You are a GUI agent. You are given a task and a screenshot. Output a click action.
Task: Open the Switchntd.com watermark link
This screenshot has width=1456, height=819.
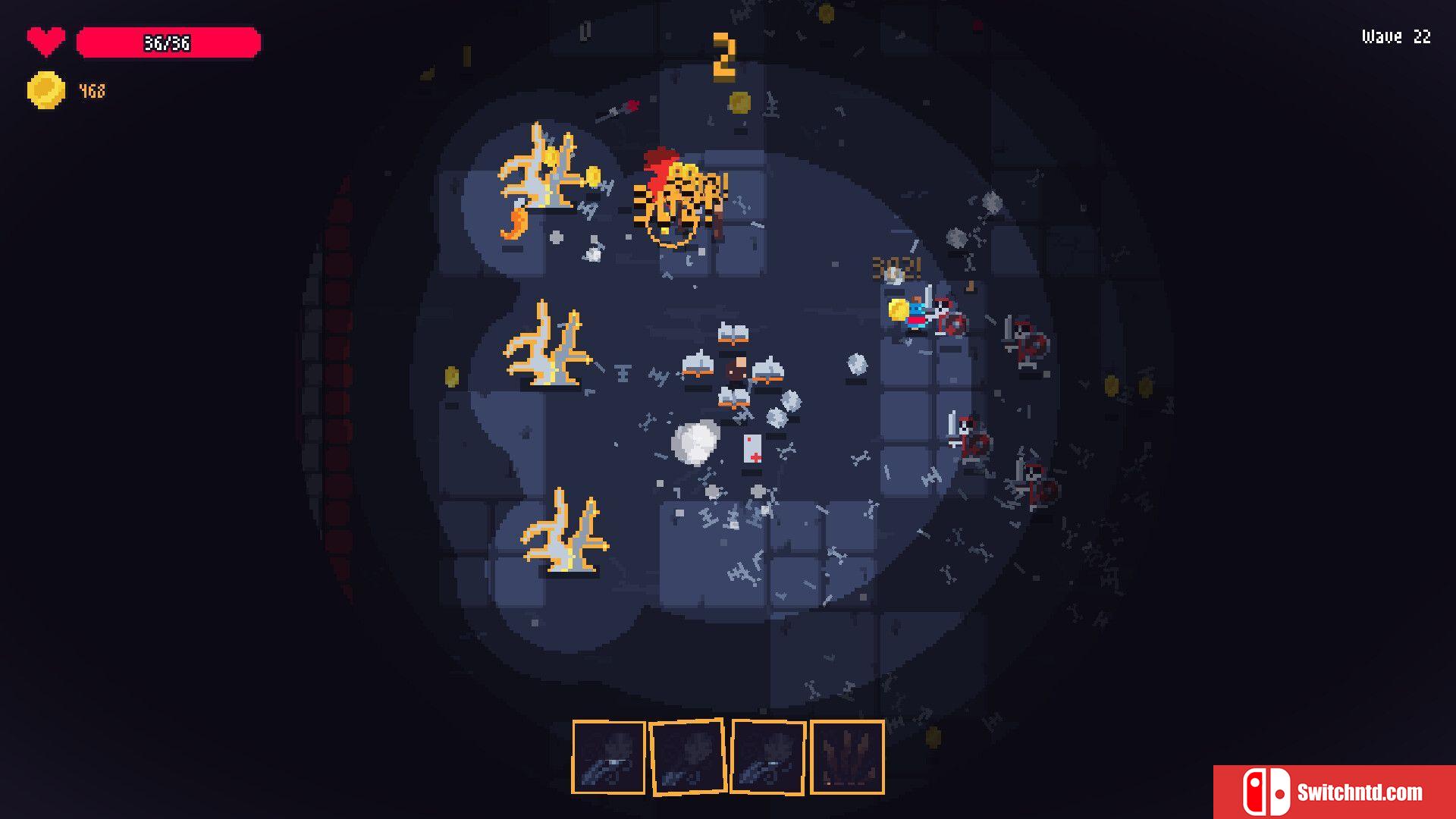pyautogui.click(x=1334, y=792)
